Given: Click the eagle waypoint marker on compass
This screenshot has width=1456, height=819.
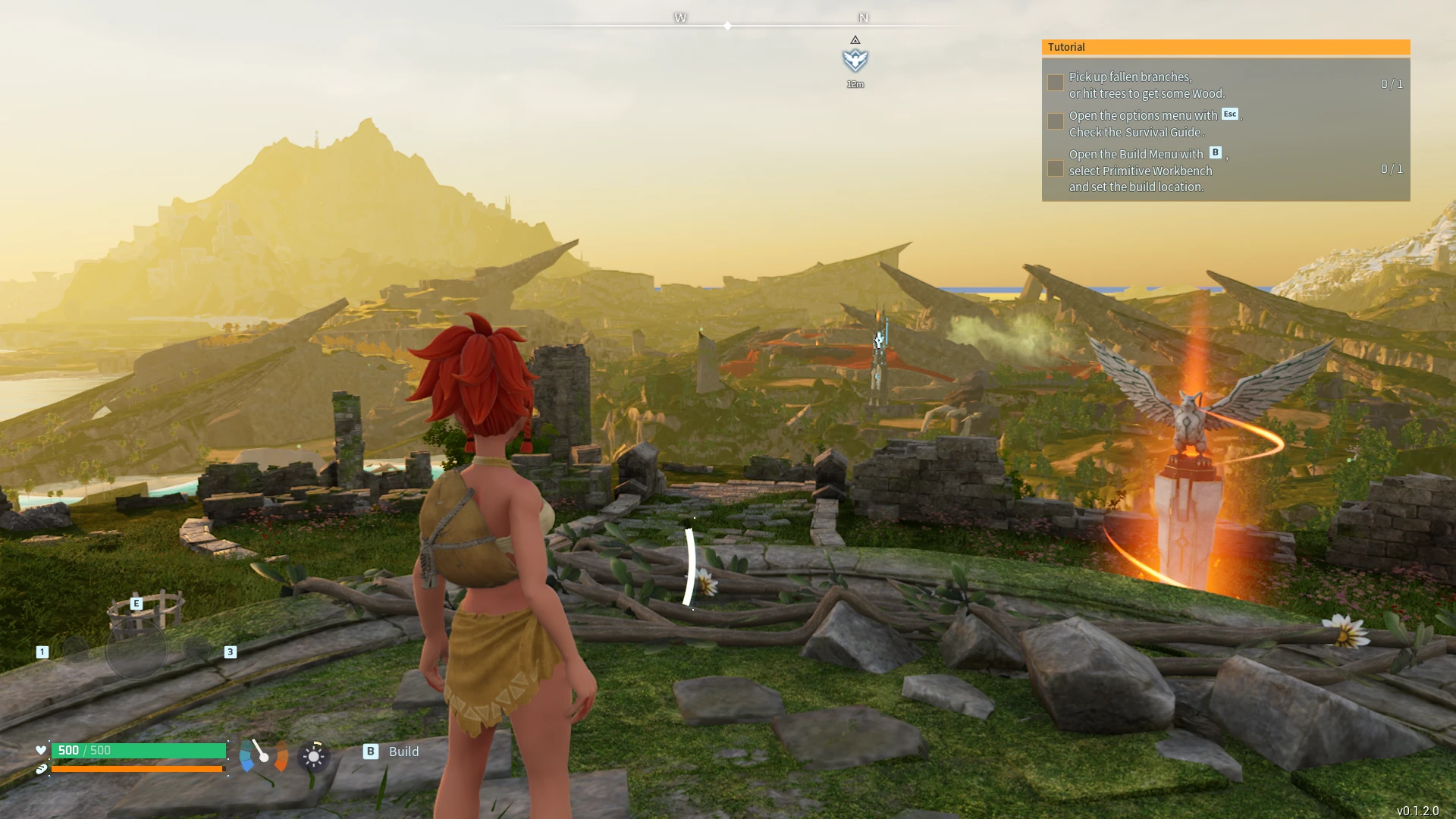Looking at the screenshot, I should 855,60.
